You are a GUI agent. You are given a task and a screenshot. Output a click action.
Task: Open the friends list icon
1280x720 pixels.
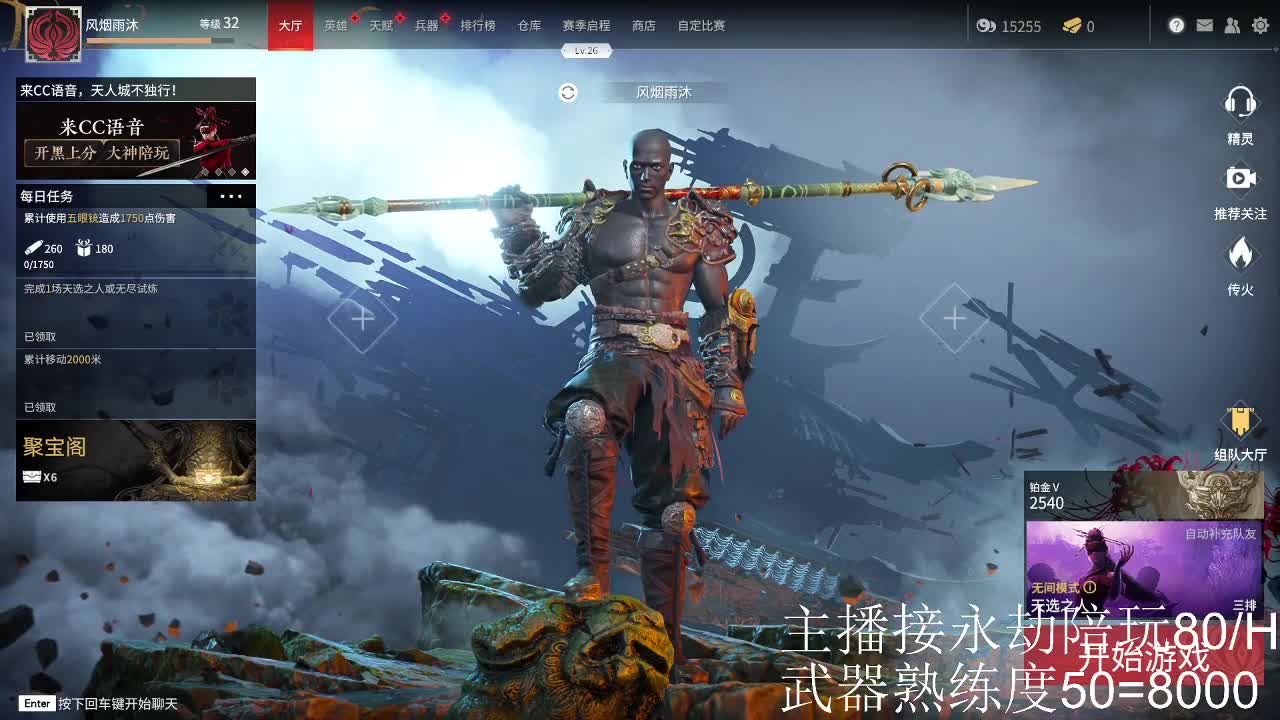pyautogui.click(x=1232, y=26)
